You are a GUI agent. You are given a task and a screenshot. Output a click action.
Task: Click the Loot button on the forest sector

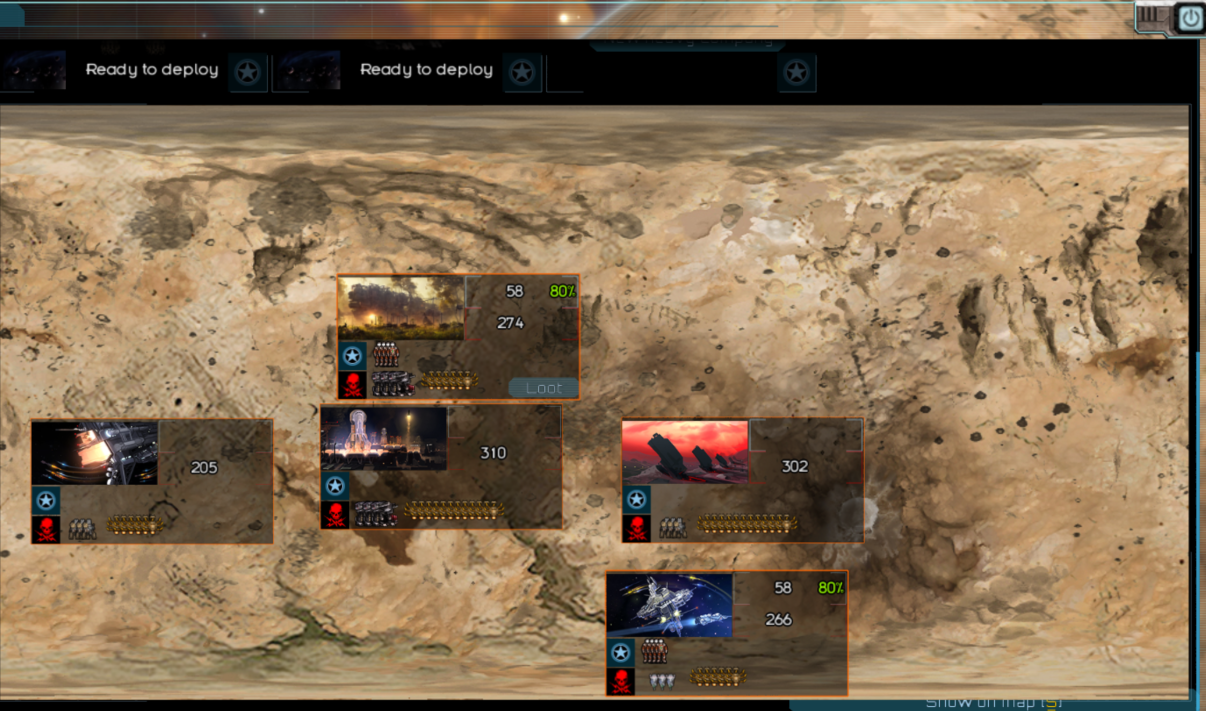543,388
